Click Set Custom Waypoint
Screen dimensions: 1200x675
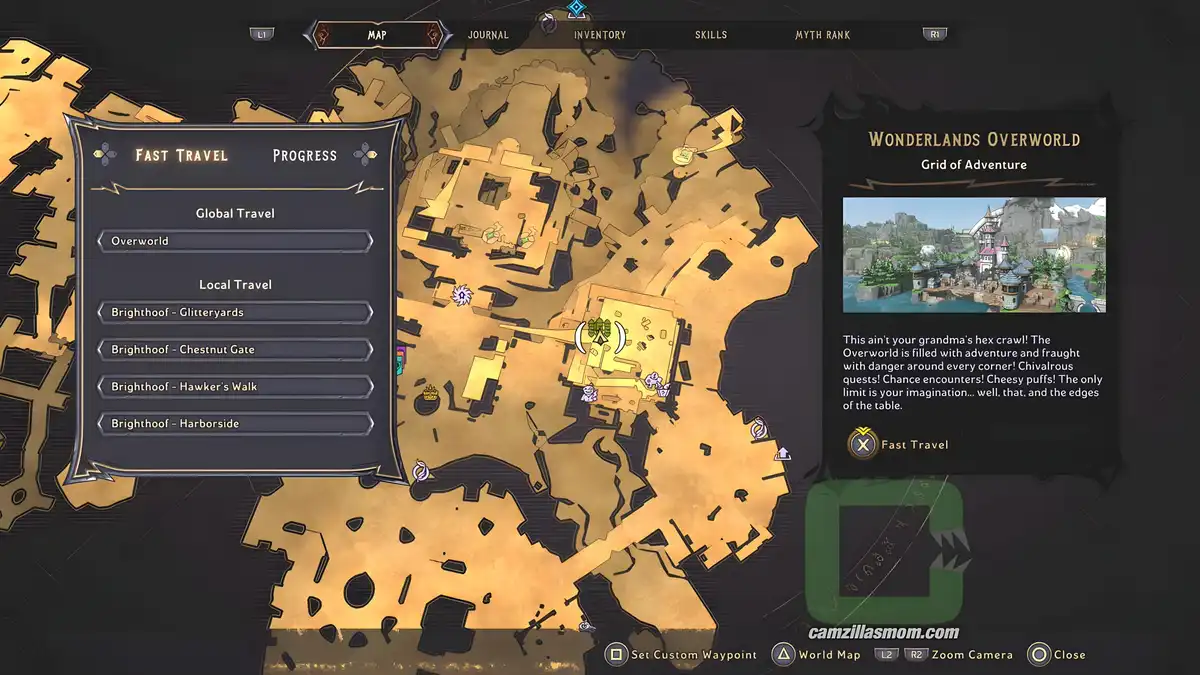point(684,655)
